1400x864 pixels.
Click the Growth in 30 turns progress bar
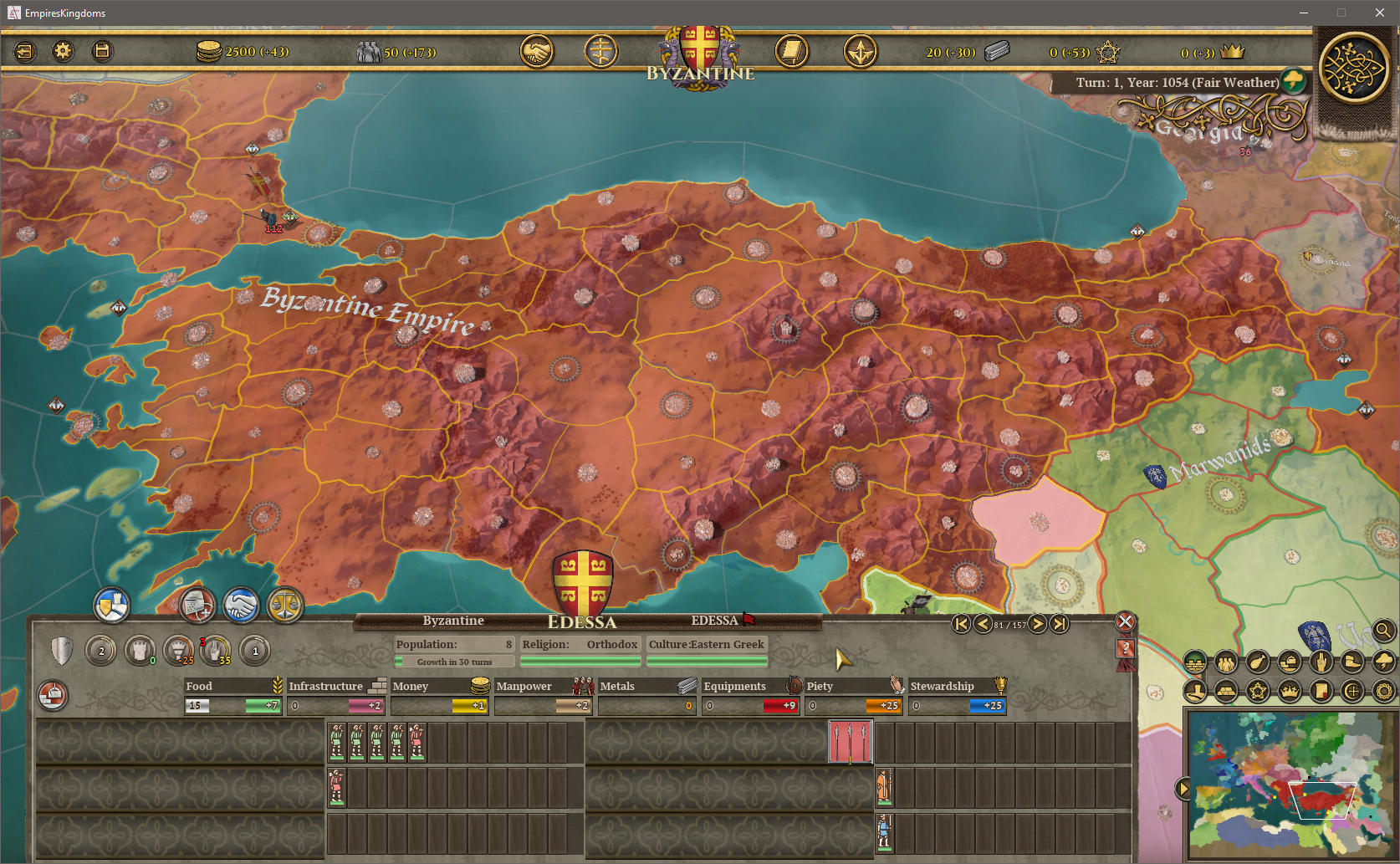456,662
